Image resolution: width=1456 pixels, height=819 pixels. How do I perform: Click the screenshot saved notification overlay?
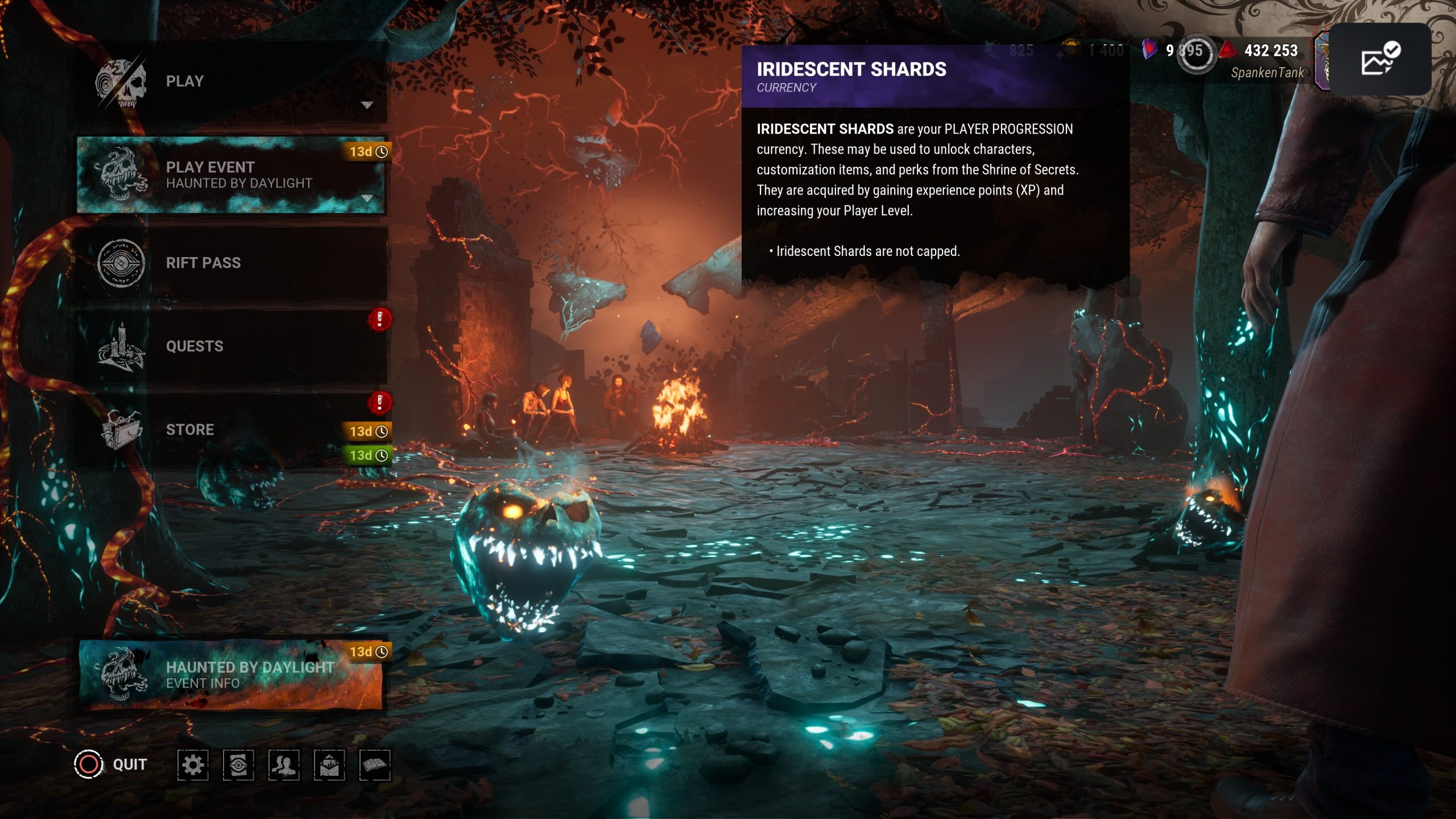click(1379, 59)
